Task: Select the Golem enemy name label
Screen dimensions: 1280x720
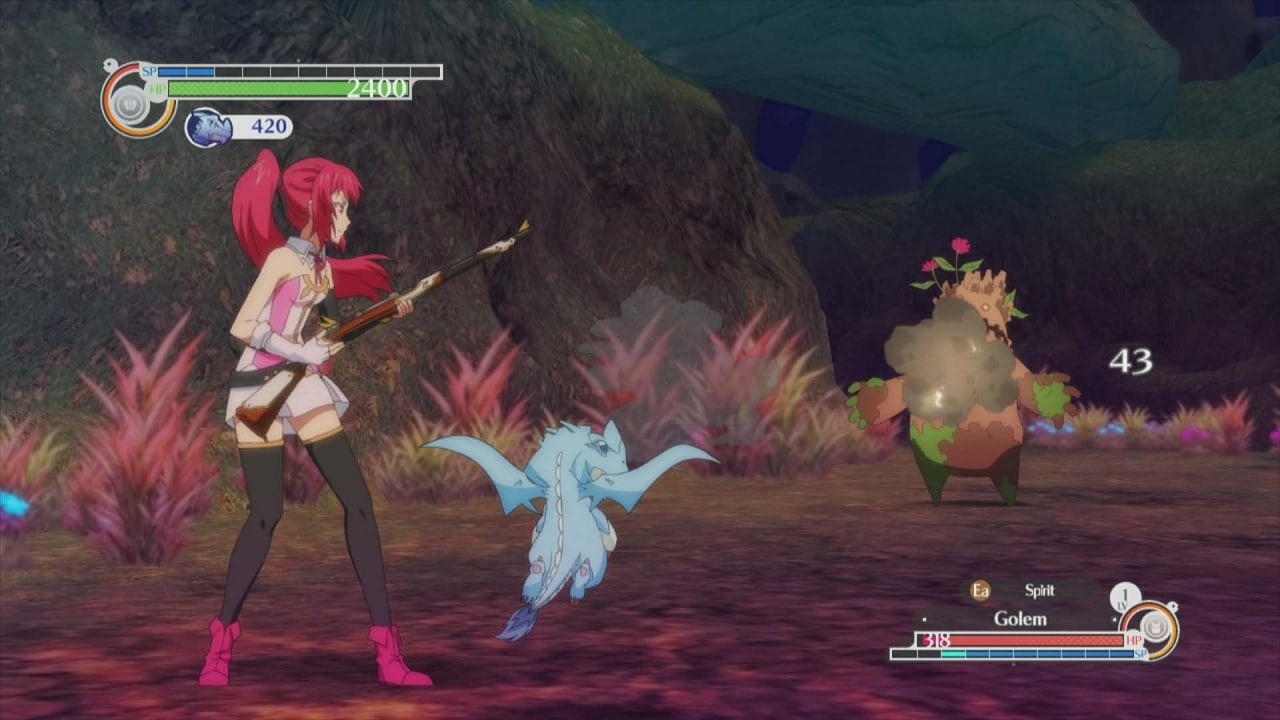Action: [1020, 619]
